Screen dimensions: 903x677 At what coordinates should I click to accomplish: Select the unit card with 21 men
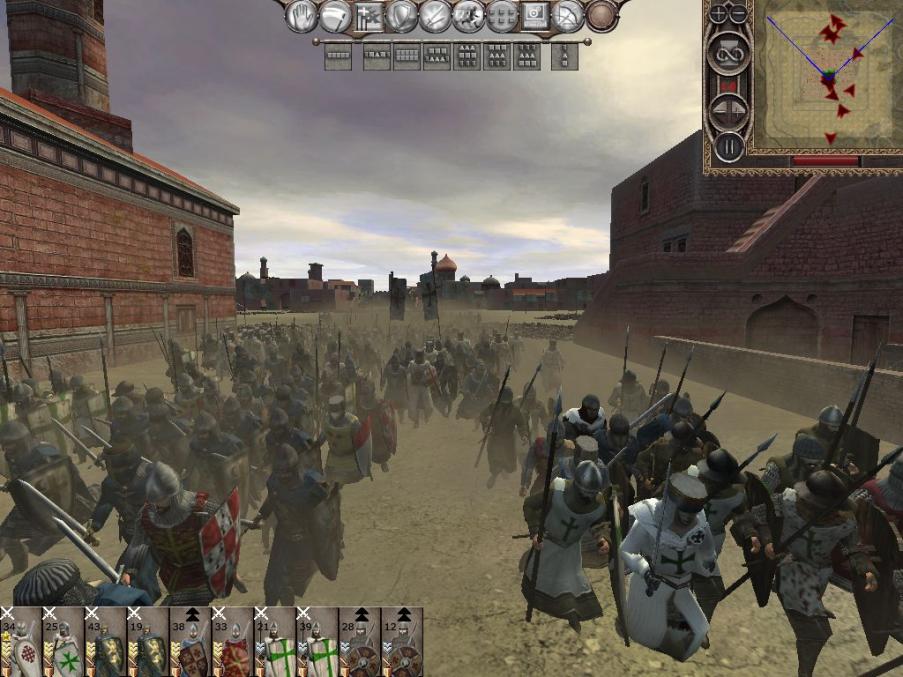point(274,642)
